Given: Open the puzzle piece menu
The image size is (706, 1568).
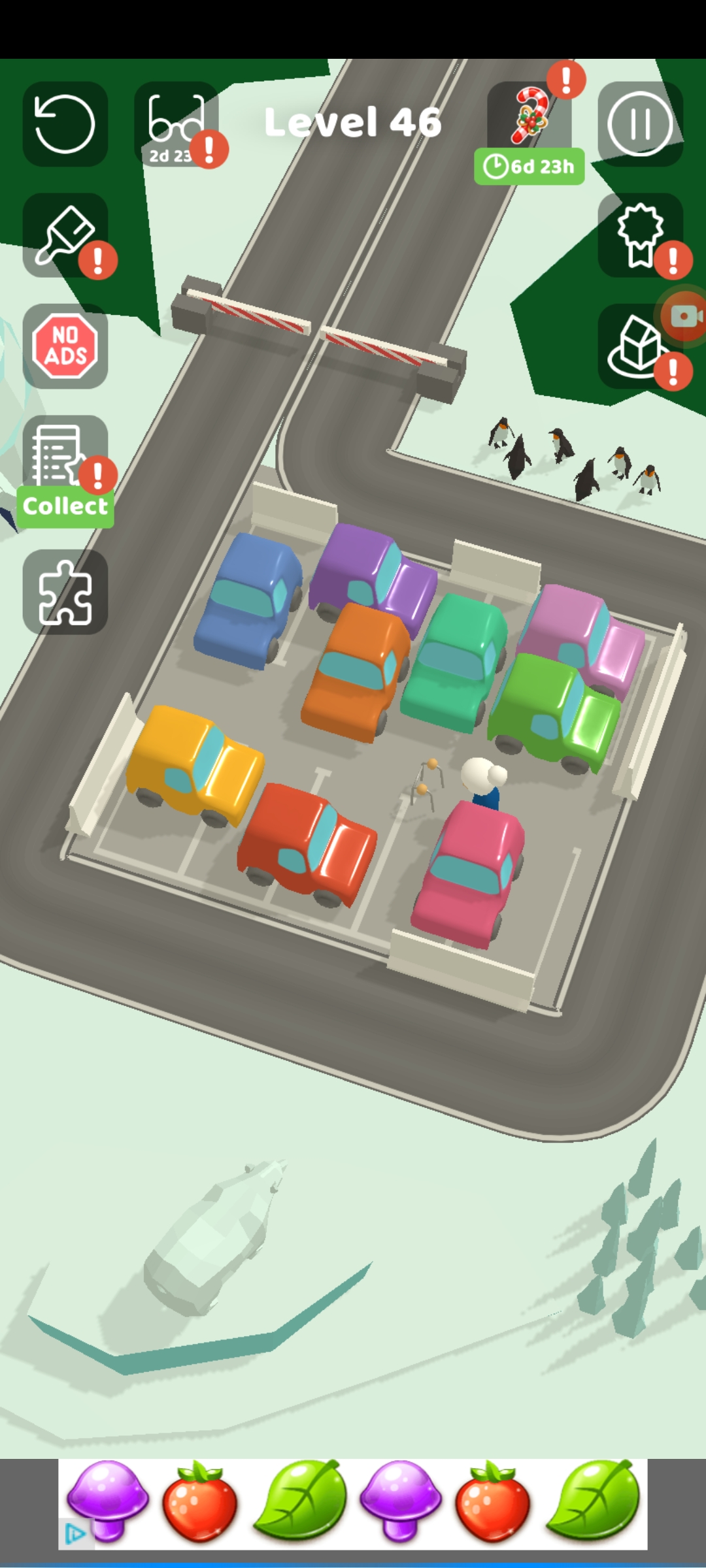Looking at the screenshot, I should coord(65,592).
